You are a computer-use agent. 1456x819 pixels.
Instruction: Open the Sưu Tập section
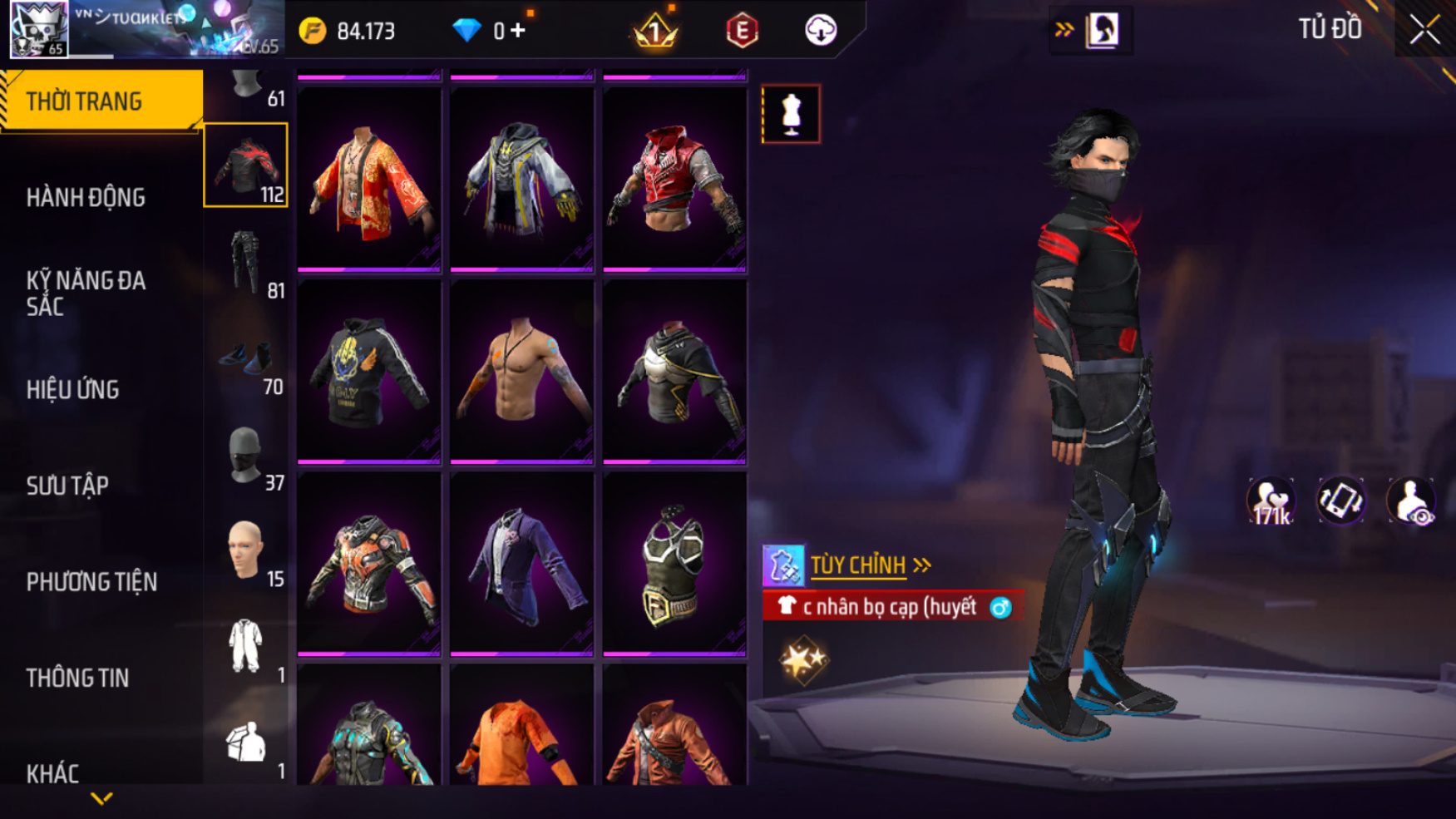(67, 486)
